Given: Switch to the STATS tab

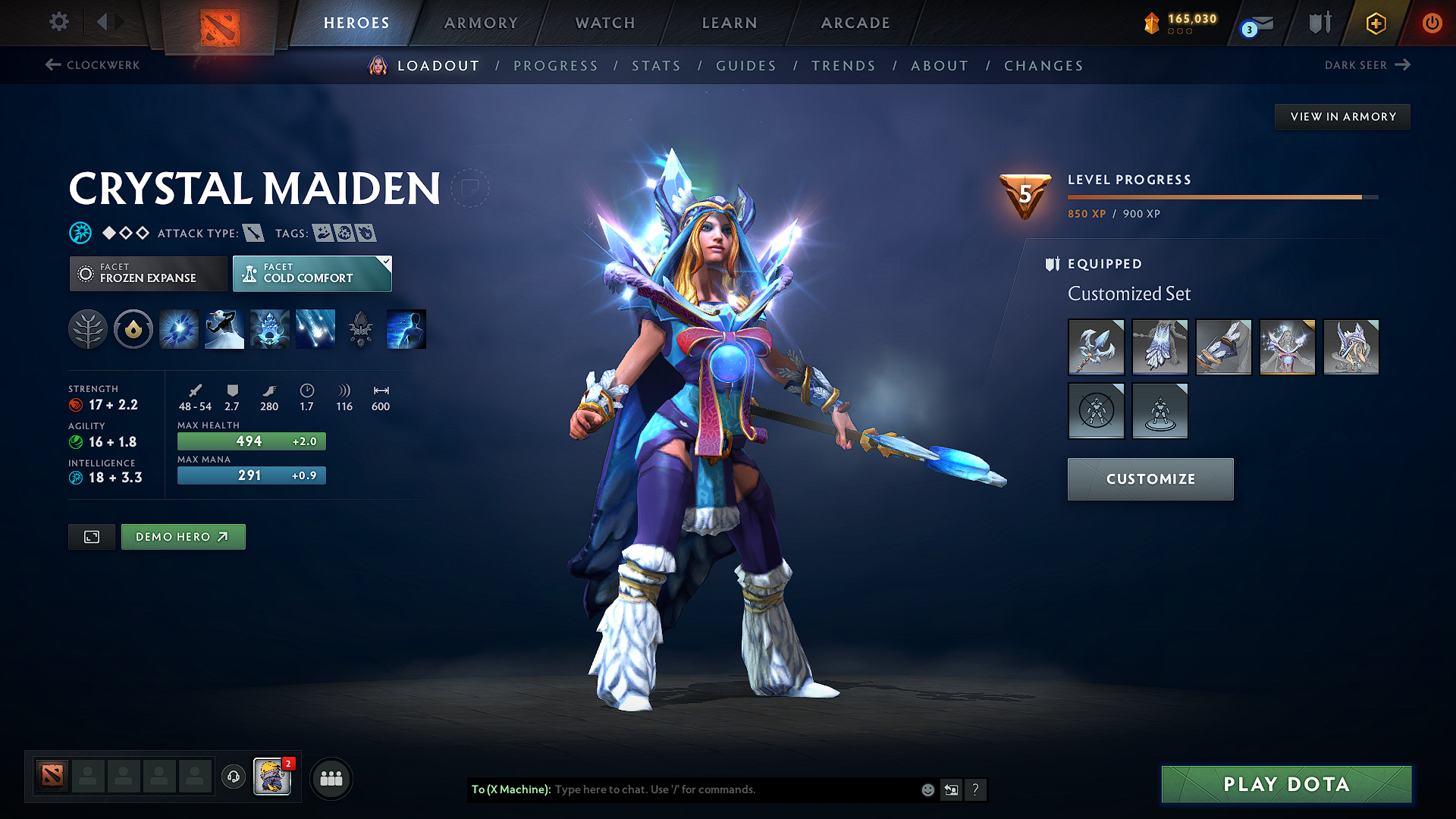Looking at the screenshot, I should (x=657, y=66).
